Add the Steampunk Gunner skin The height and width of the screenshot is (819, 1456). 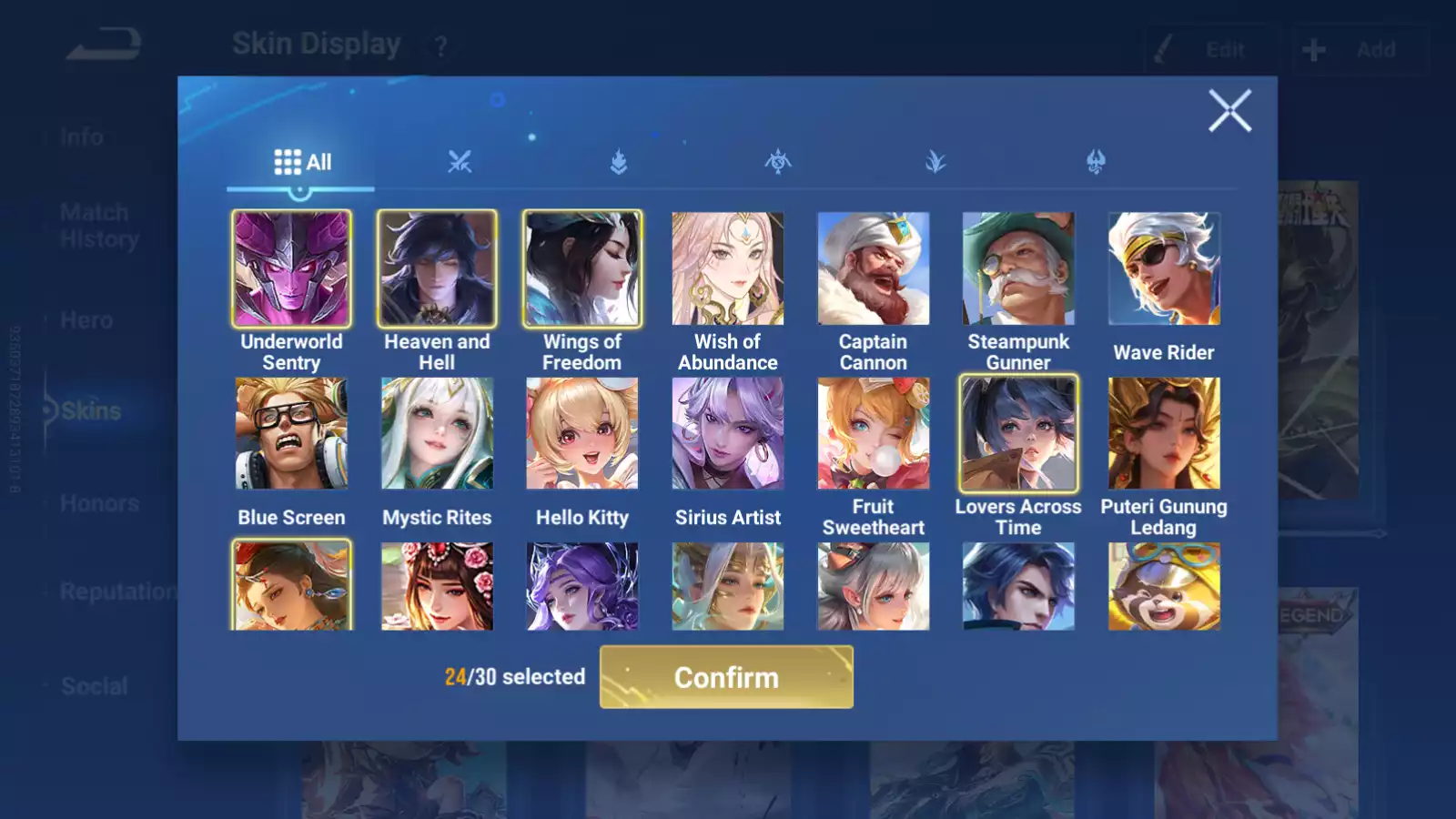coord(1018,268)
